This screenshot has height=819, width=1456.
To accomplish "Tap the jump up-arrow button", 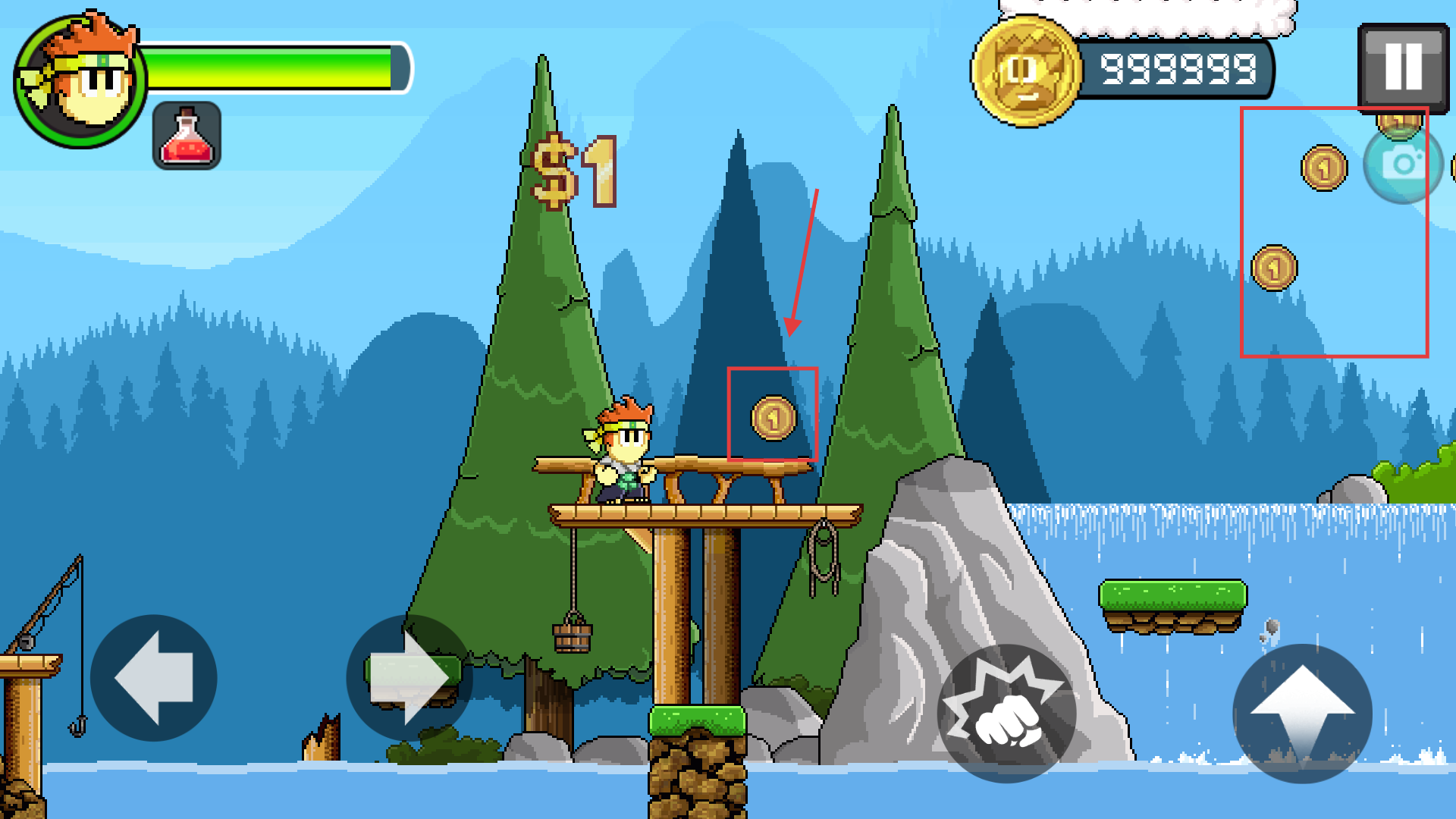I will pos(1302,713).
